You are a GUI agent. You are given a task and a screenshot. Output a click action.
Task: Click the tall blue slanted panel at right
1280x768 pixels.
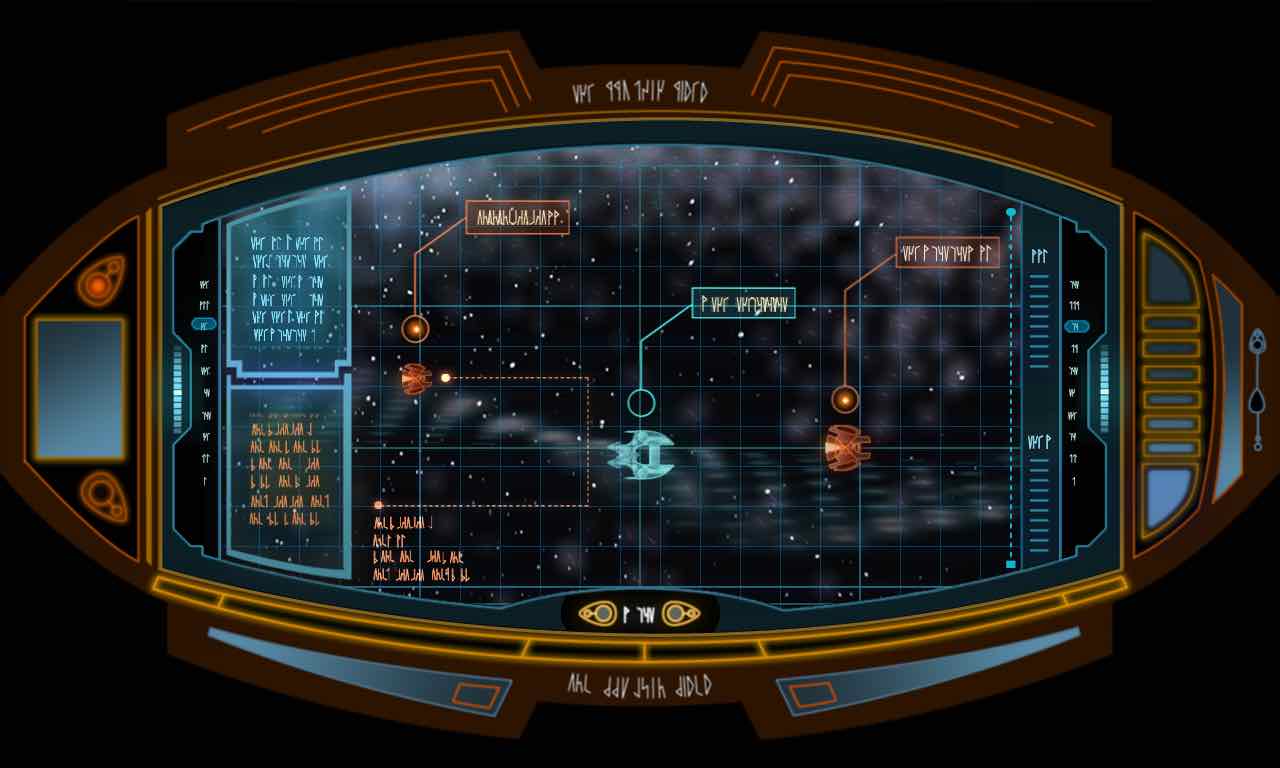1226,390
